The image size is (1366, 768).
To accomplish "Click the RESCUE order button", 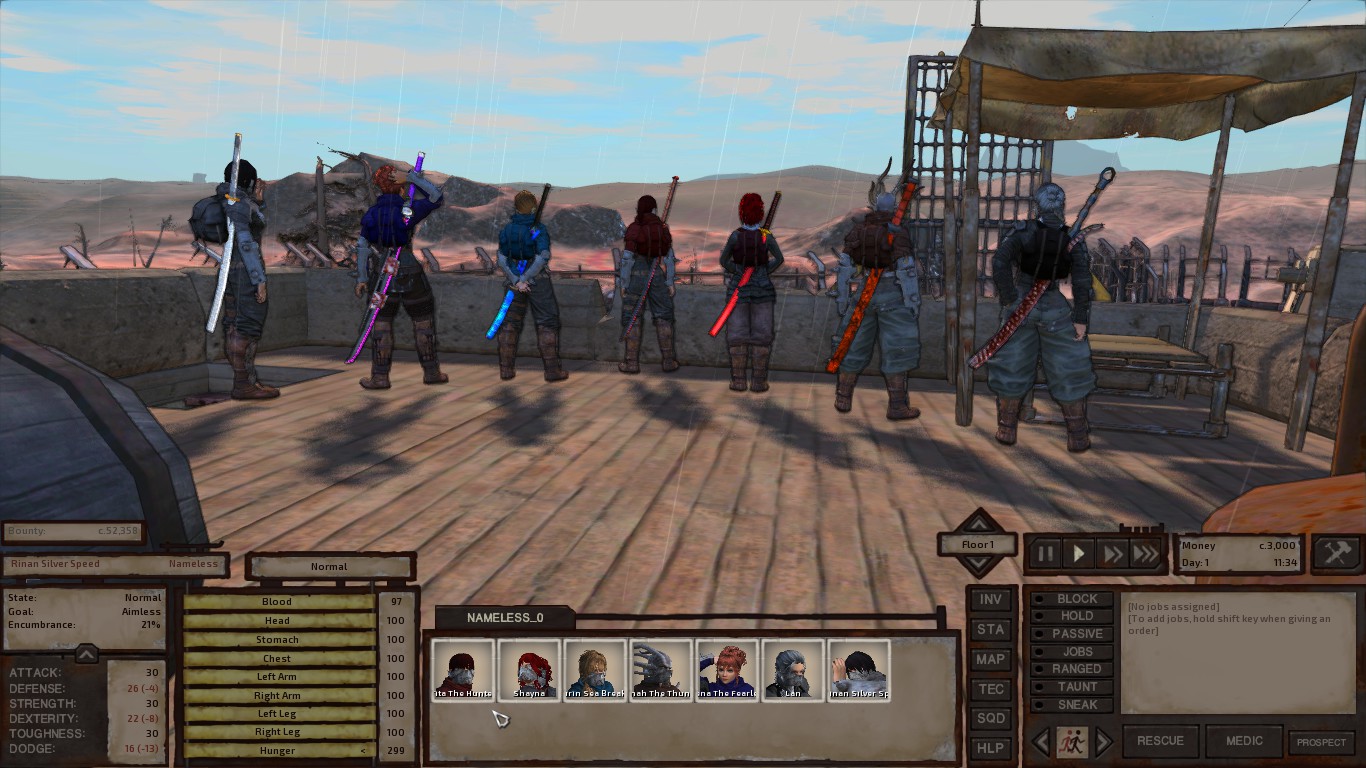I will (1160, 741).
